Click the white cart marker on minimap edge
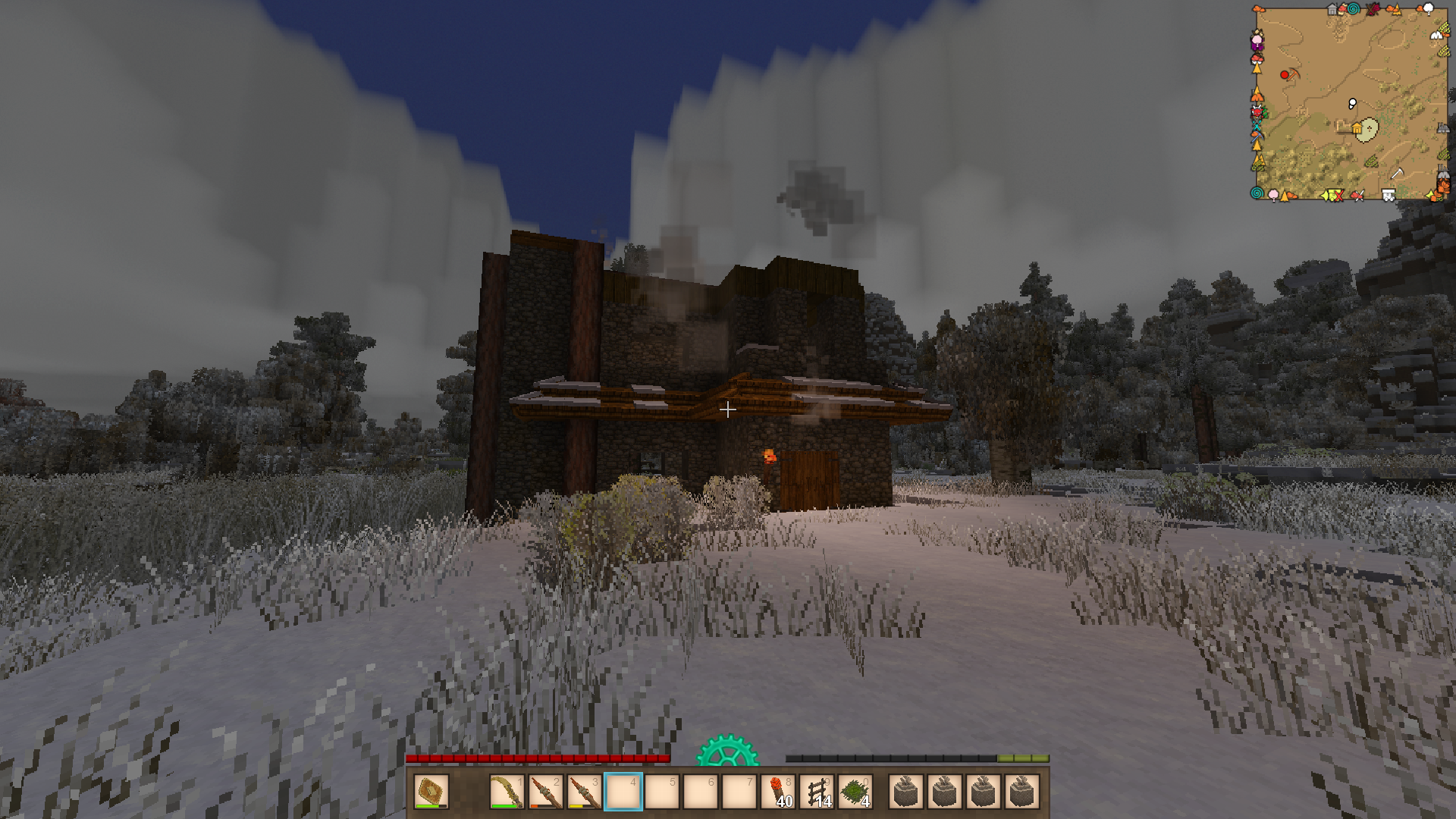The width and height of the screenshot is (1456, 819). pyautogui.click(x=1389, y=196)
